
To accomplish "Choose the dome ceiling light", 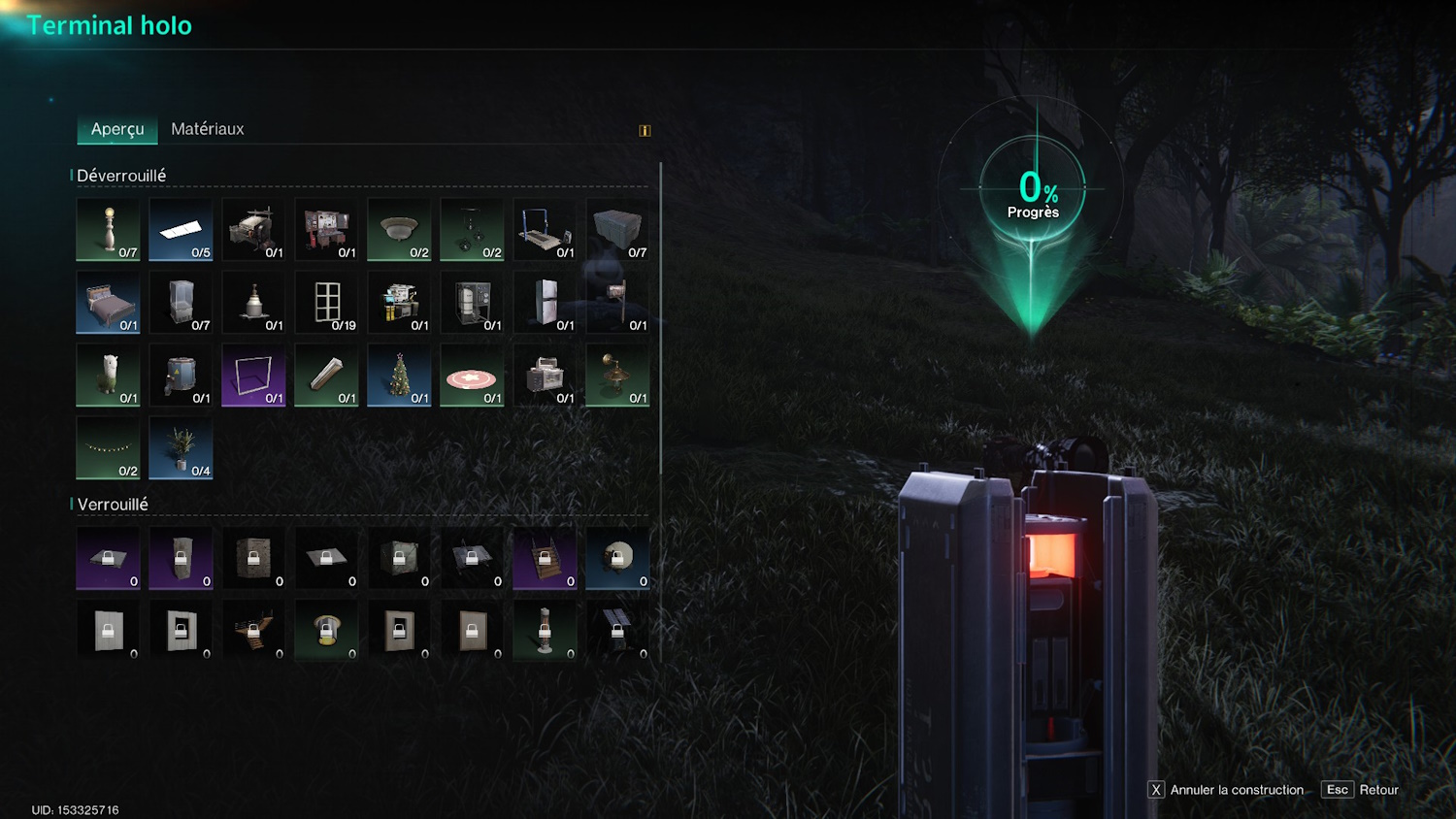I will pos(399,230).
